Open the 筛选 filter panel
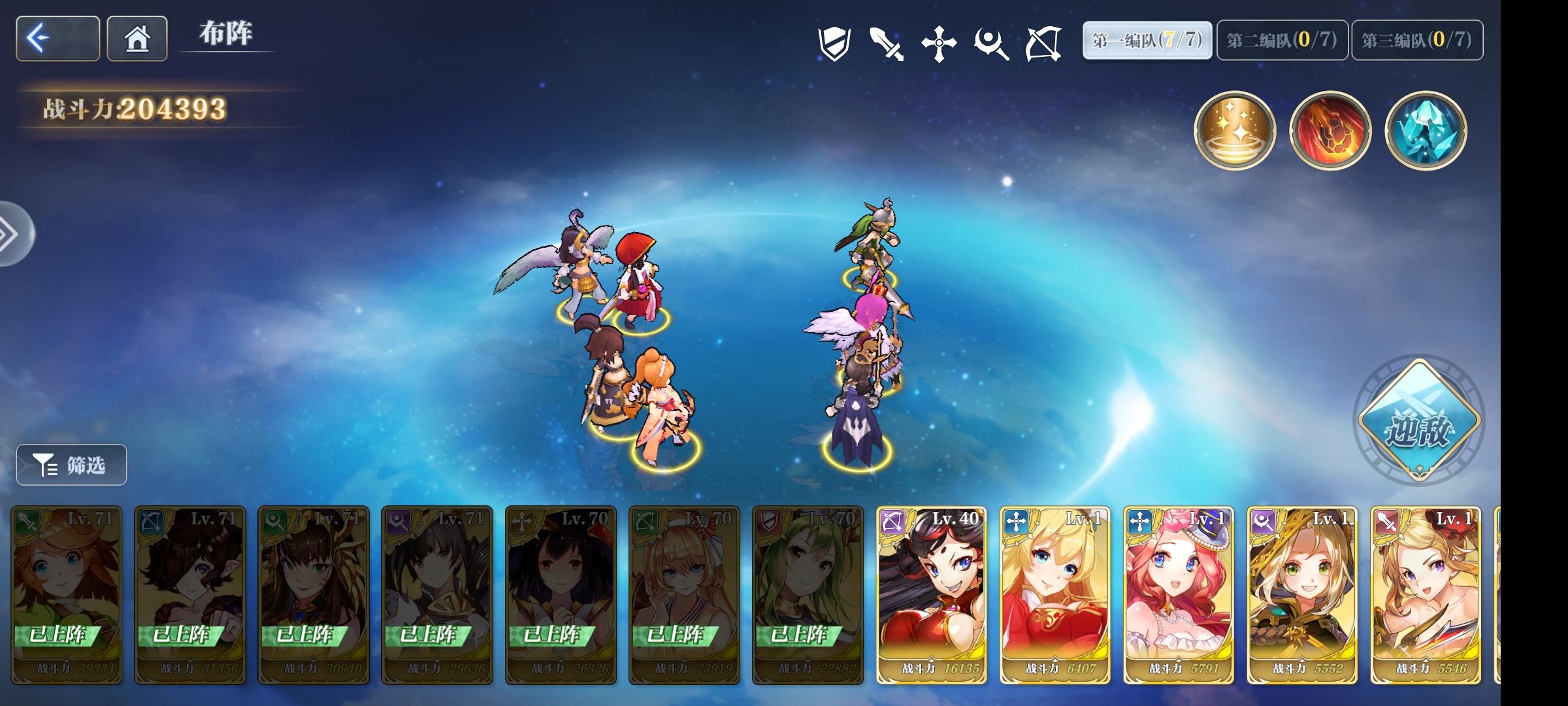Image resolution: width=1568 pixels, height=706 pixels. 71,464
